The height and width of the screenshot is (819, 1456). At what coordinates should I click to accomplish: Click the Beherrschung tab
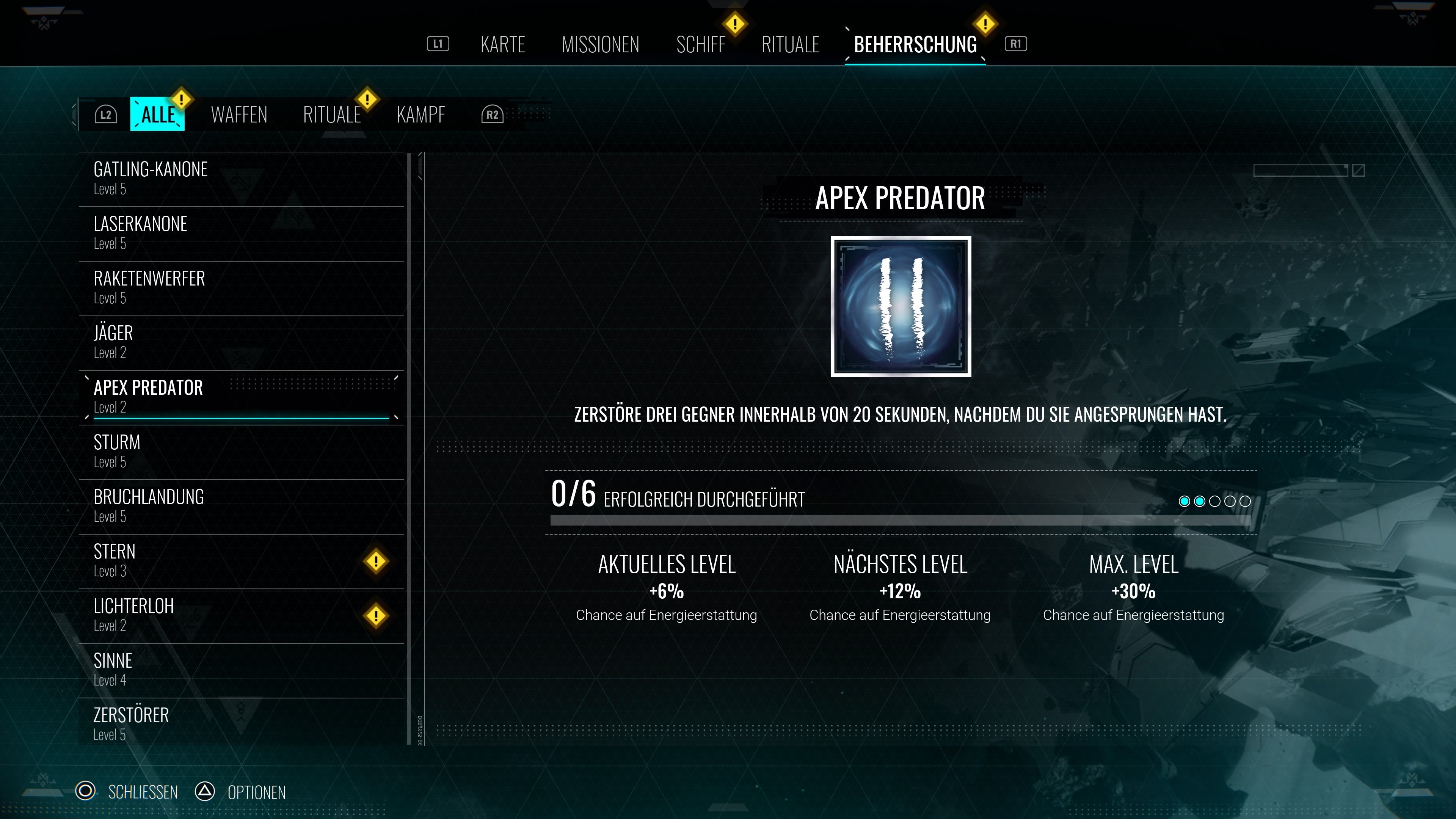(915, 44)
